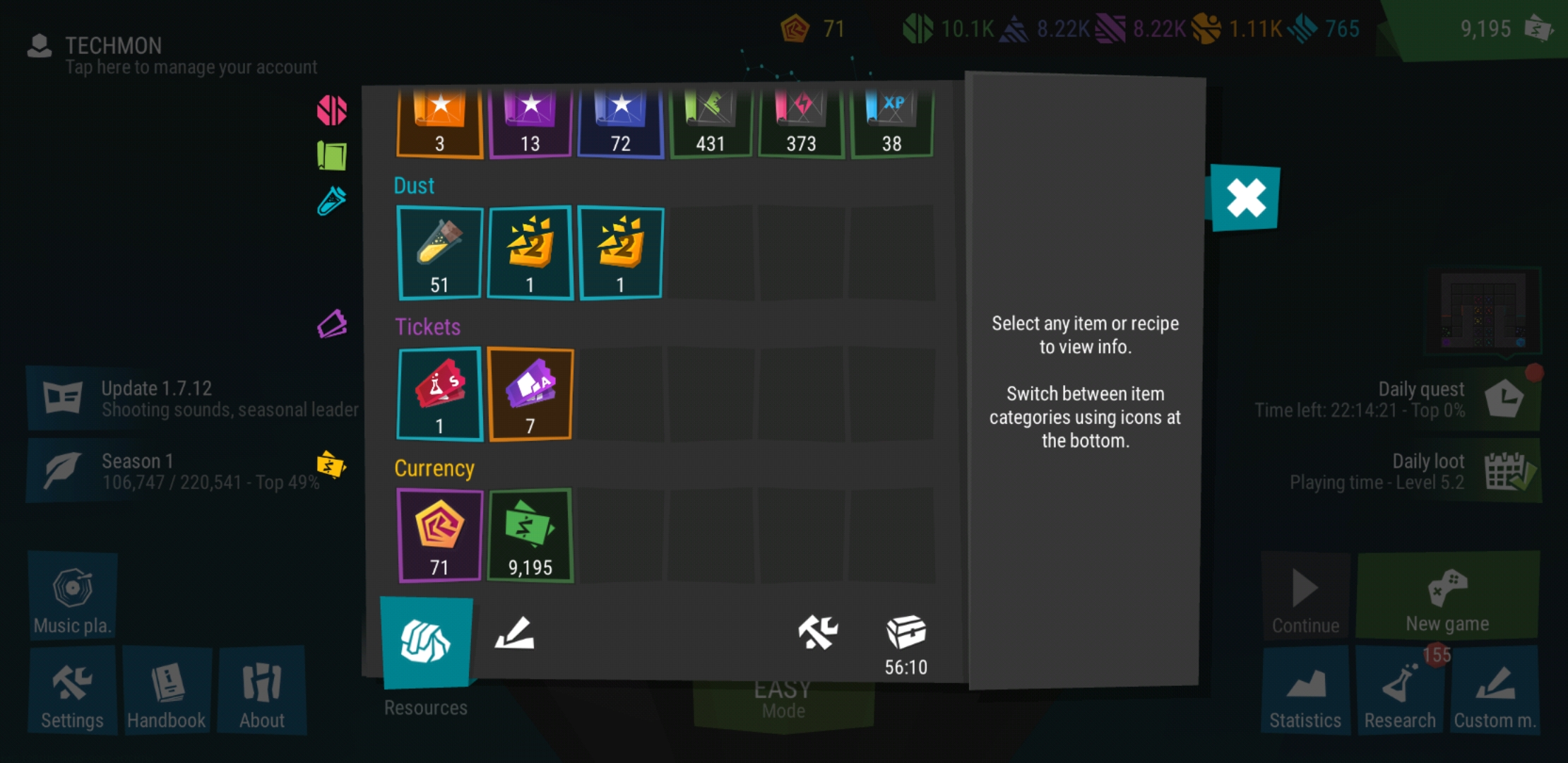Select the dust vial item with 51

coord(439,254)
